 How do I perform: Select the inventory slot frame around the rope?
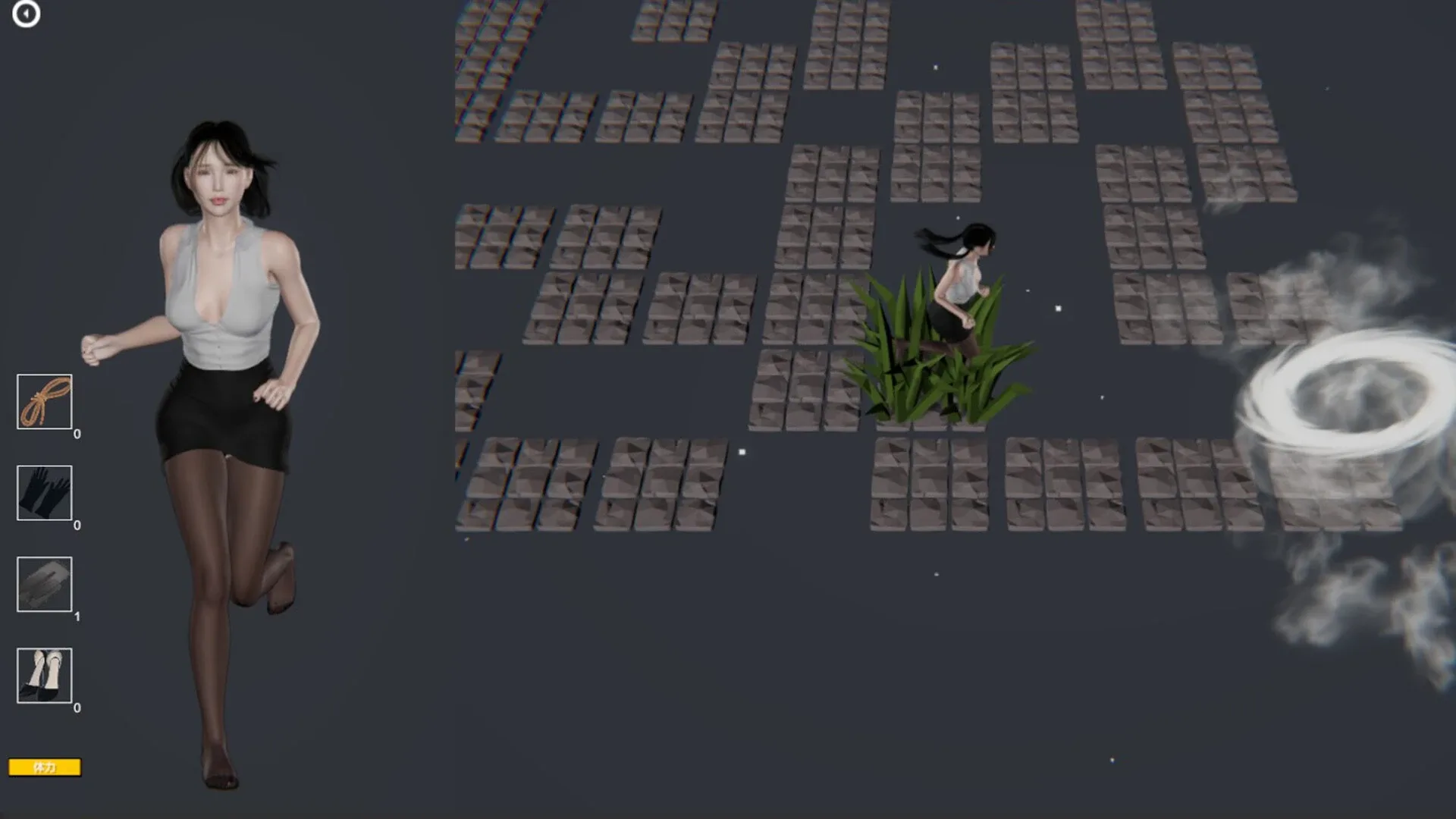tap(45, 403)
